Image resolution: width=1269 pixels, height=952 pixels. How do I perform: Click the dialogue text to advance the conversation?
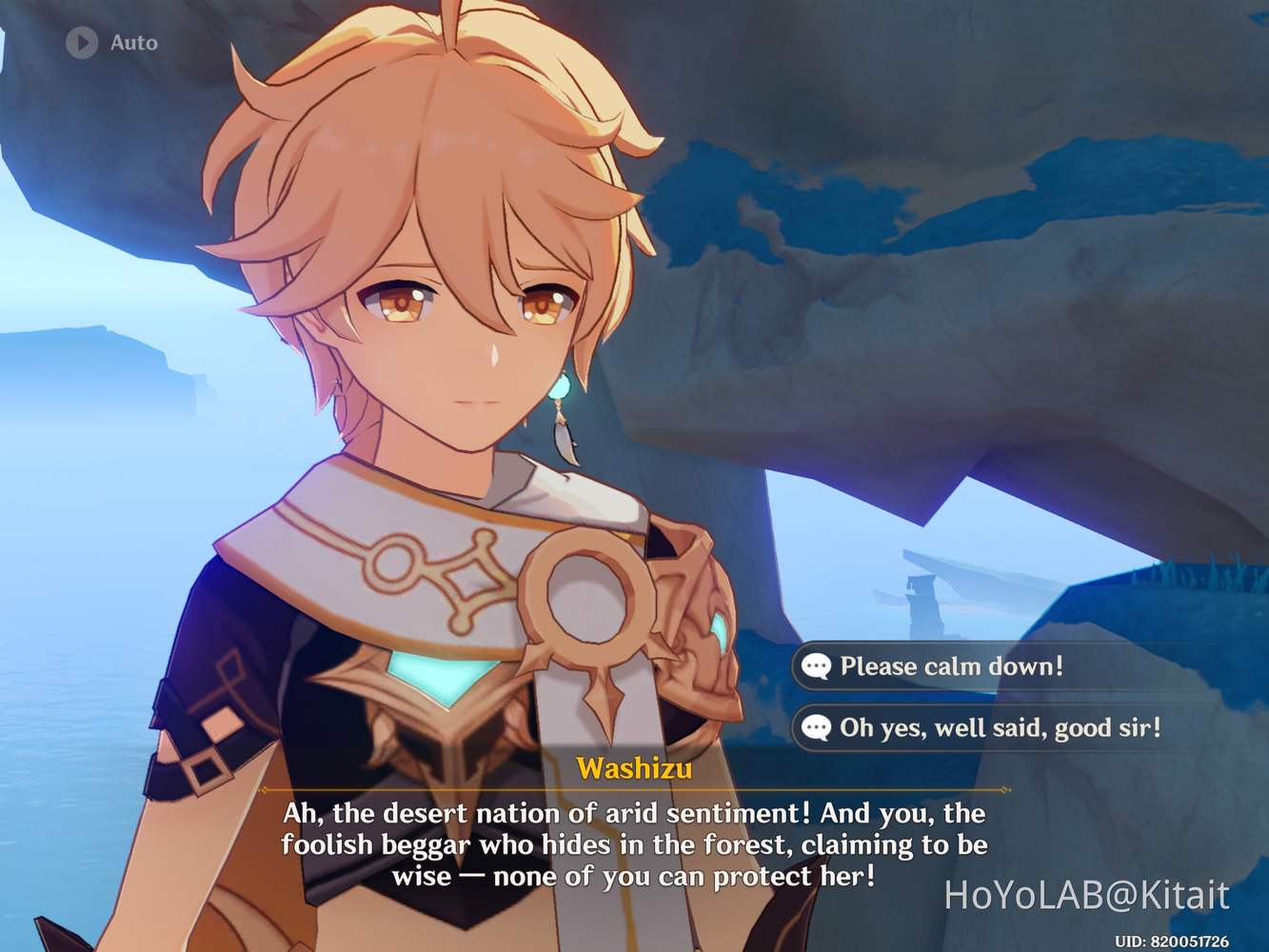[x=633, y=843]
